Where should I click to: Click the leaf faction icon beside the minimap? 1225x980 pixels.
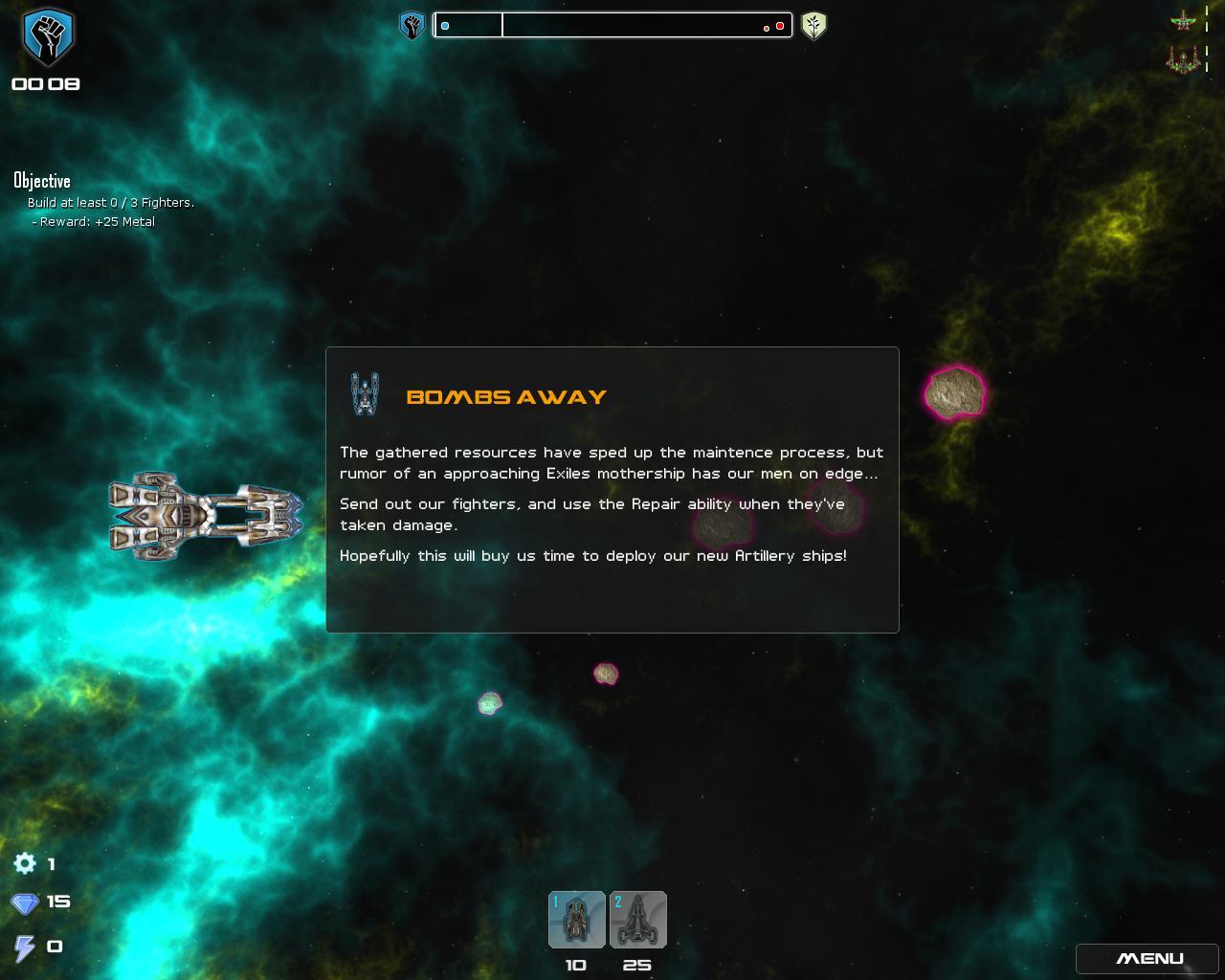(x=813, y=26)
